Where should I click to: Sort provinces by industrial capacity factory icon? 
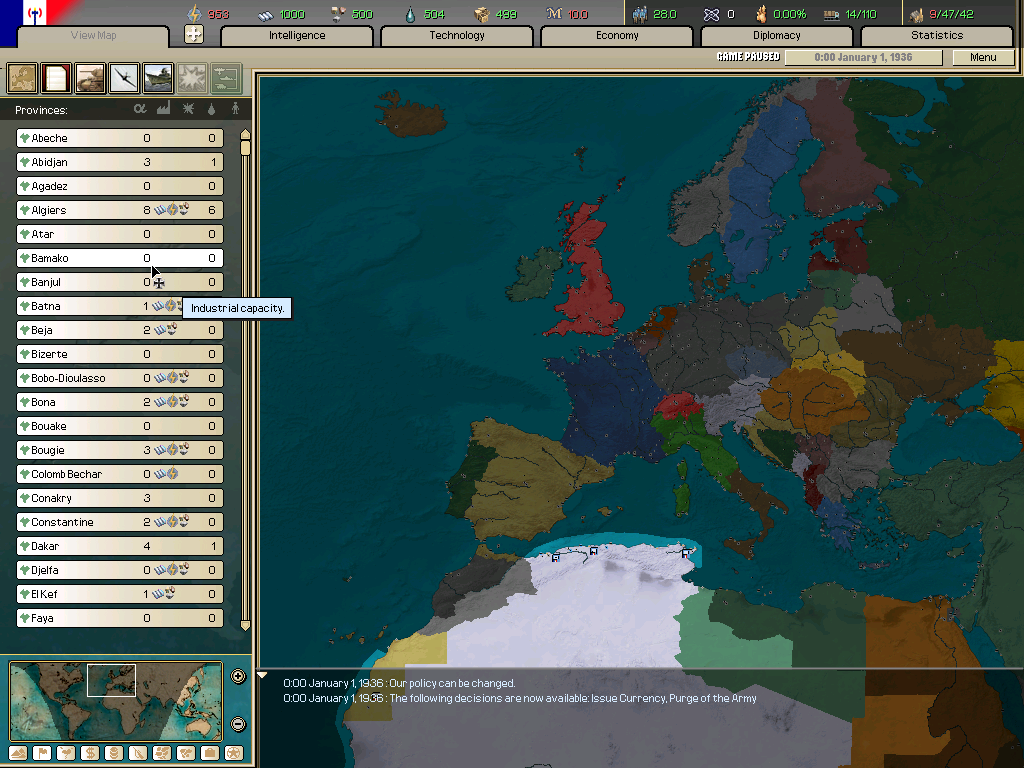coord(163,109)
